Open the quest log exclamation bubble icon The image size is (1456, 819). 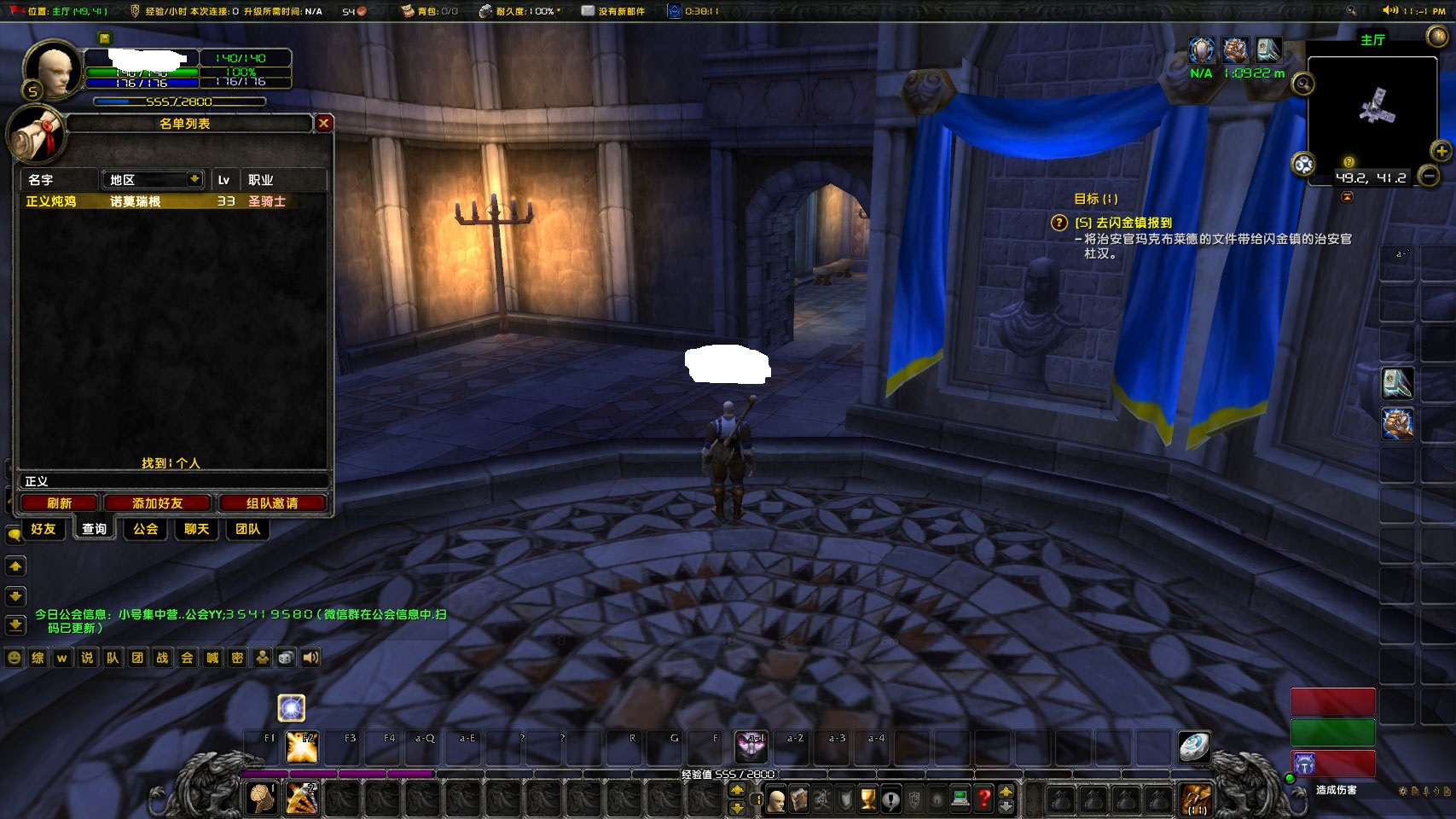tap(891, 798)
